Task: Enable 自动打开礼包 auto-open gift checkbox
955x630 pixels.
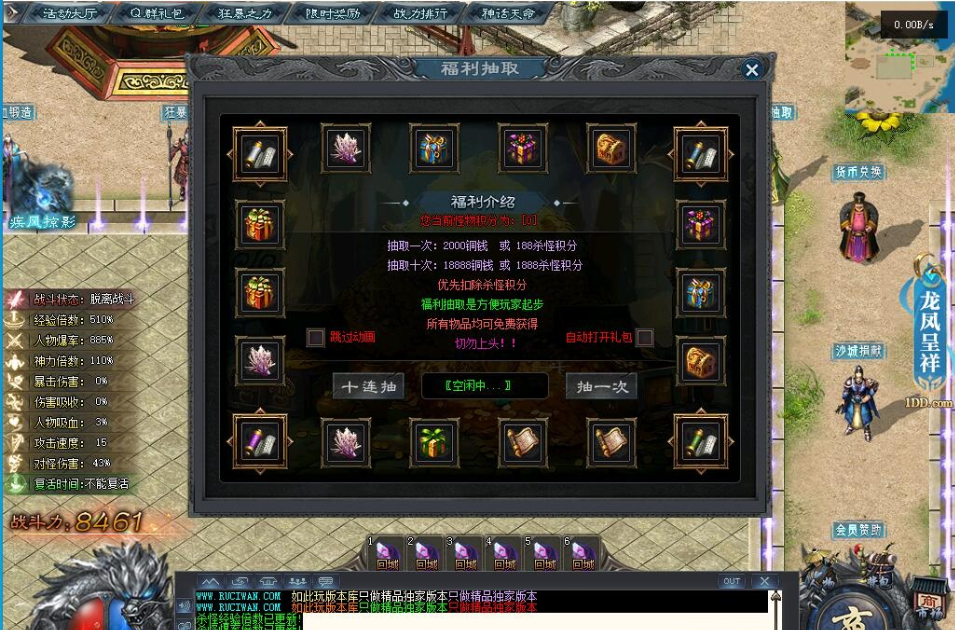Action: pos(645,337)
